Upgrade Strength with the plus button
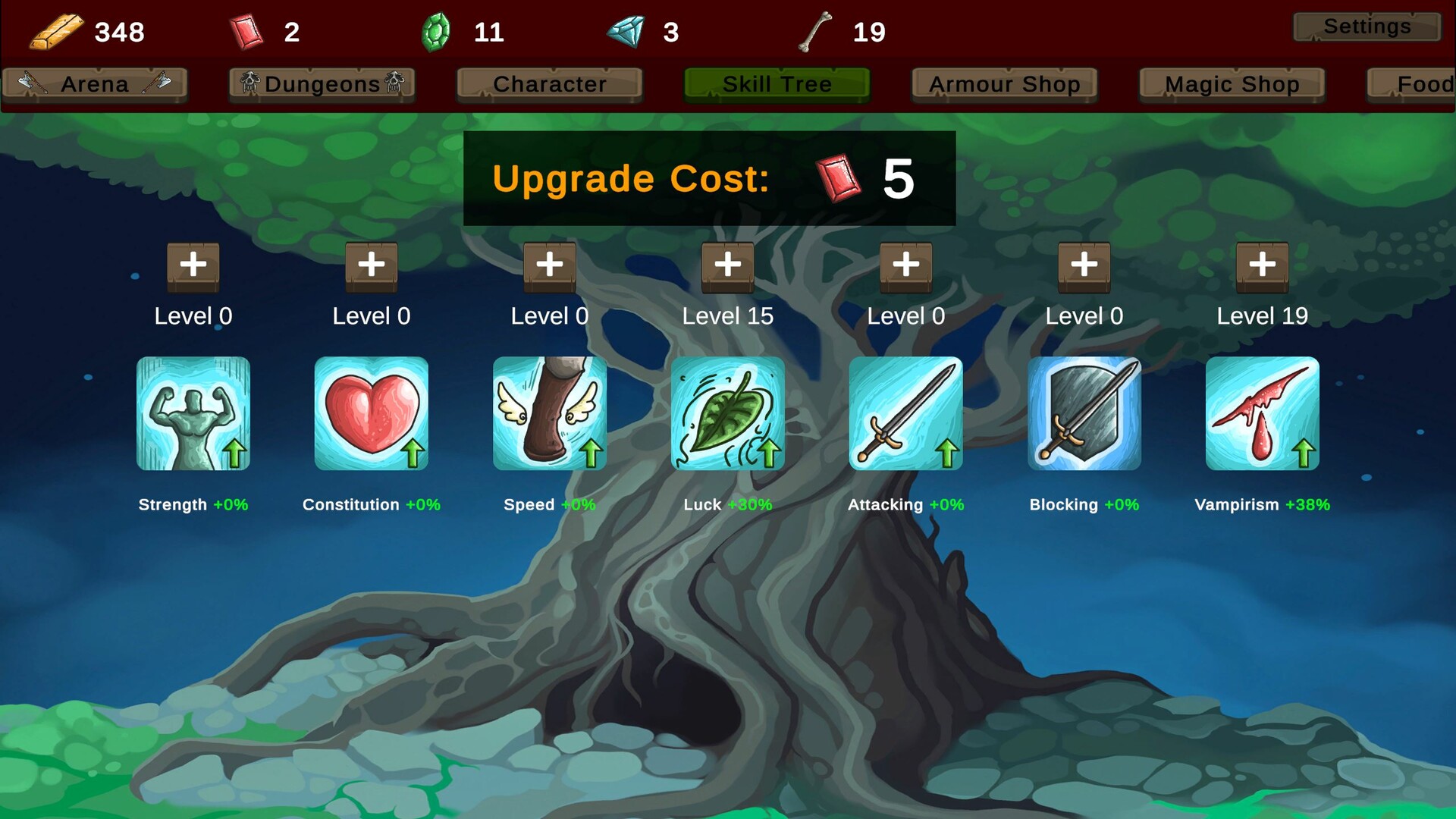The image size is (1456, 819). (193, 267)
